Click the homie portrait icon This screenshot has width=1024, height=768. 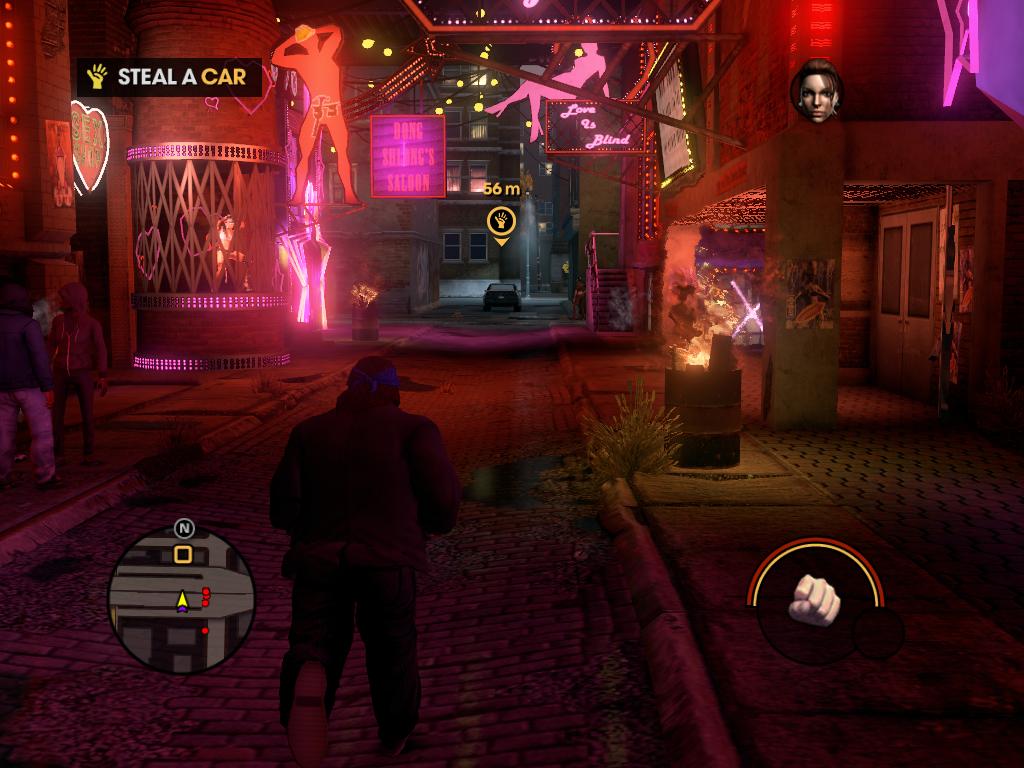coord(817,92)
